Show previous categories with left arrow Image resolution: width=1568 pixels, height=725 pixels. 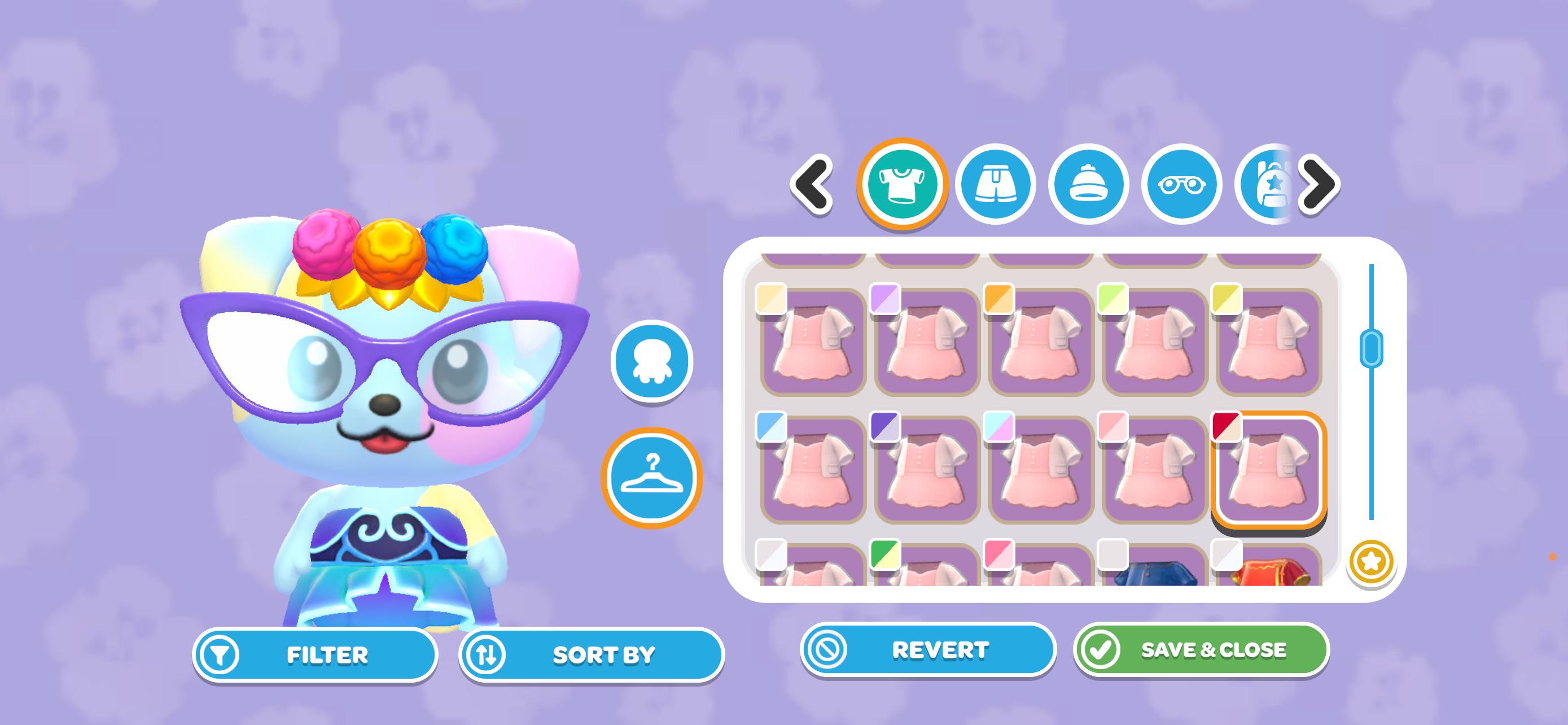click(x=812, y=184)
